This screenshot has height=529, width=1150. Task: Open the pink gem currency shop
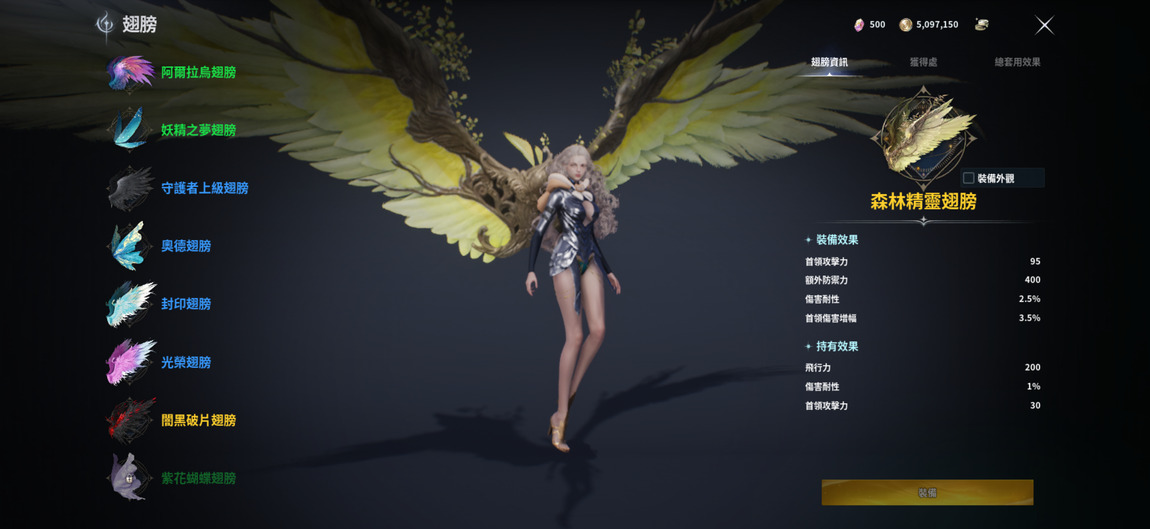pos(859,25)
